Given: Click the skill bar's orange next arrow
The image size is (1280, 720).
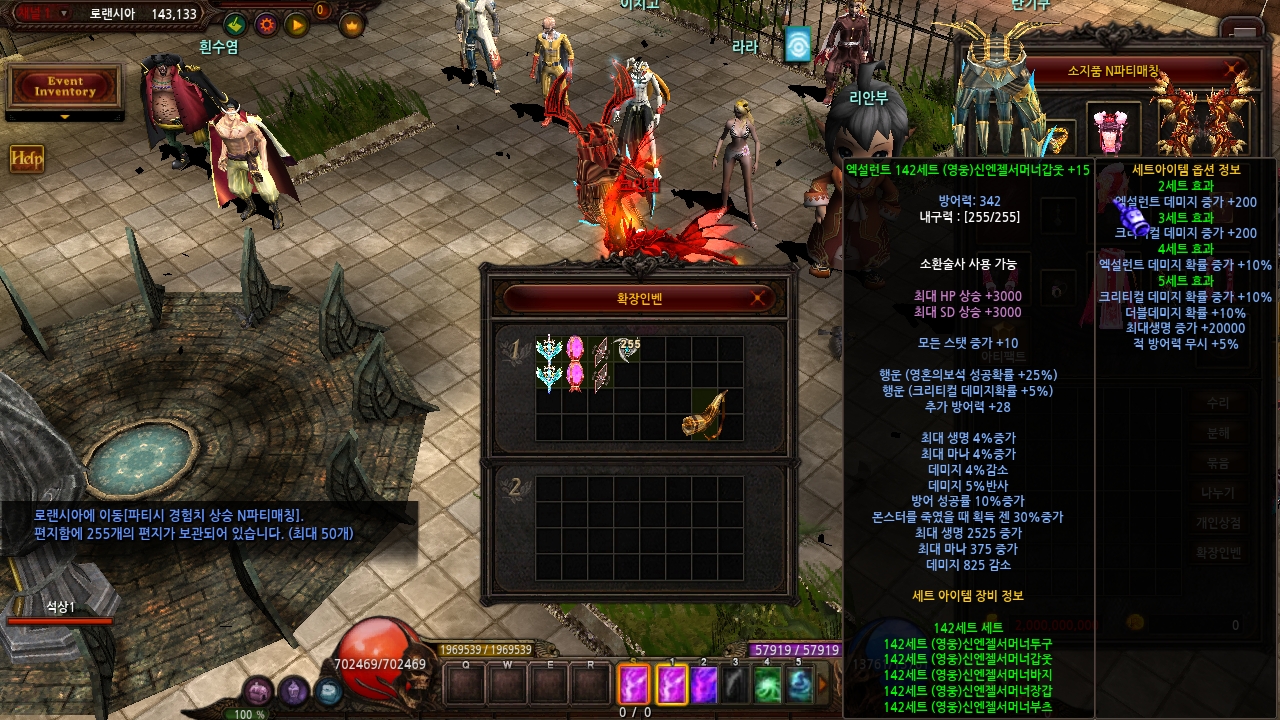Looking at the screenshot, I should coord(824,685).
